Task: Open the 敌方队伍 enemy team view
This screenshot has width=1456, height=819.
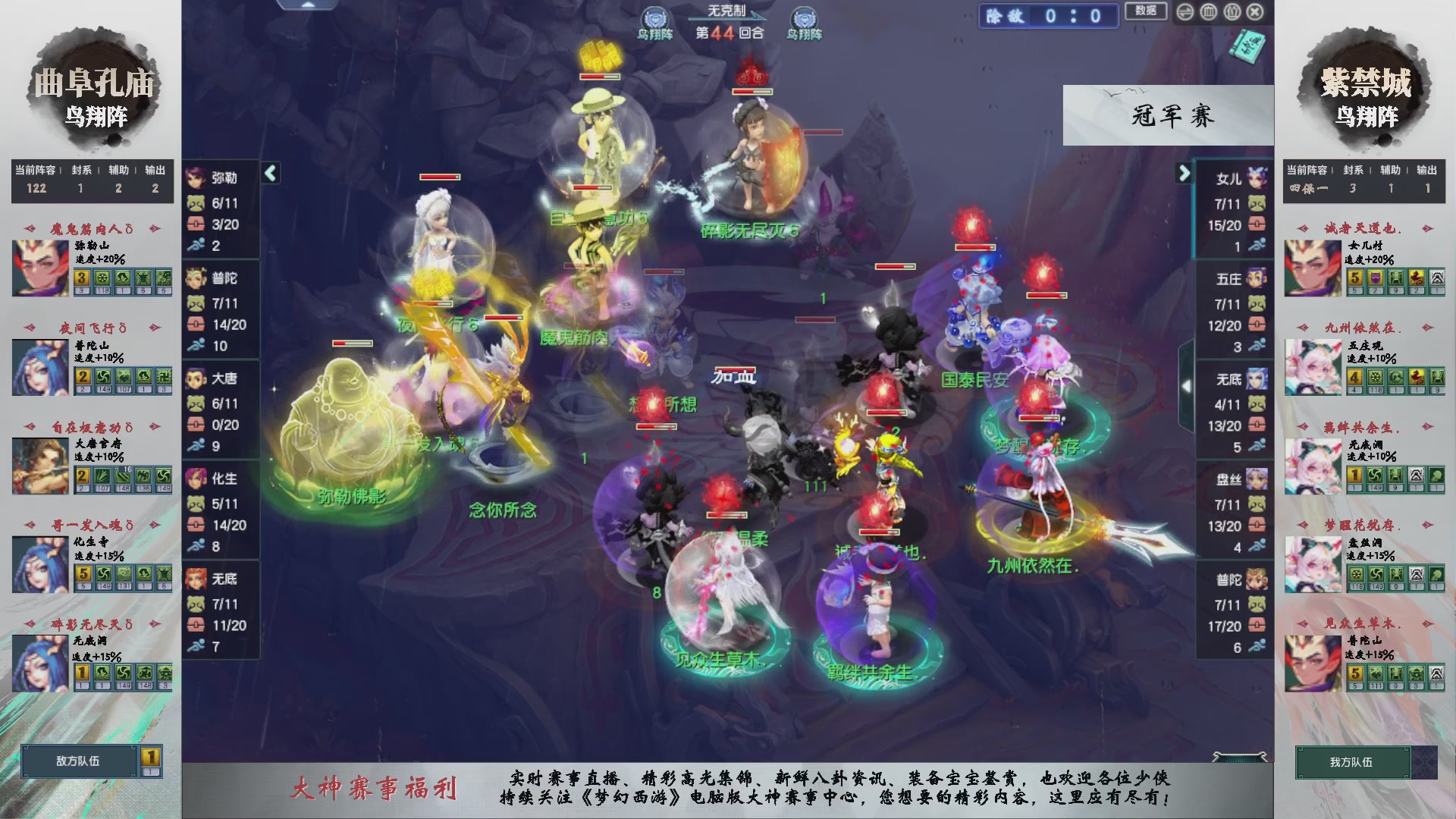Action: click(78, 762)
